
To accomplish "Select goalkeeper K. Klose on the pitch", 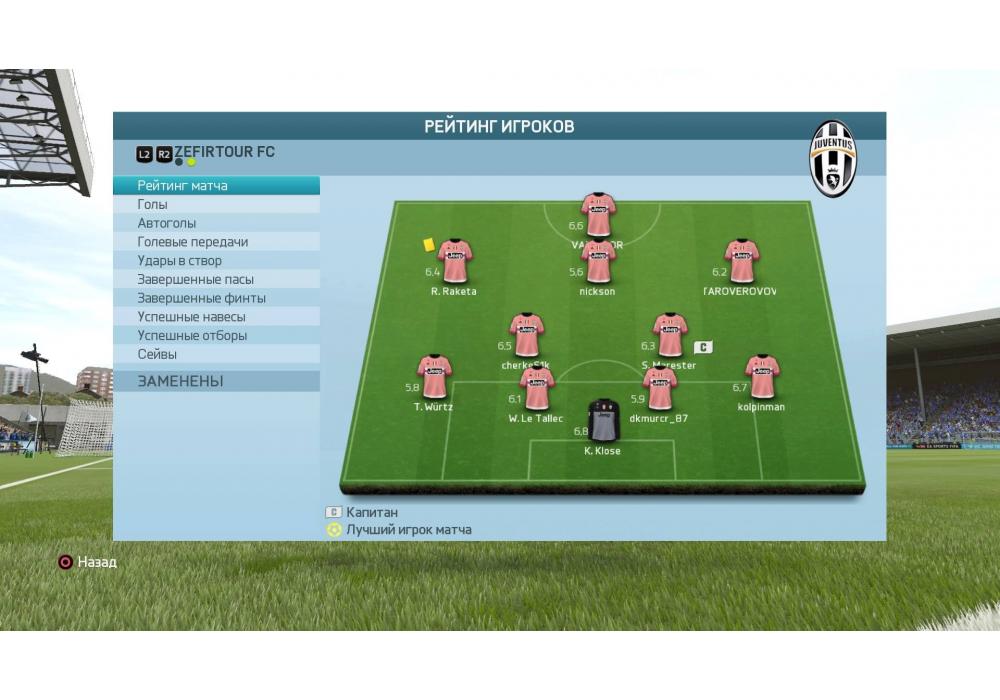I will point(603,421).
